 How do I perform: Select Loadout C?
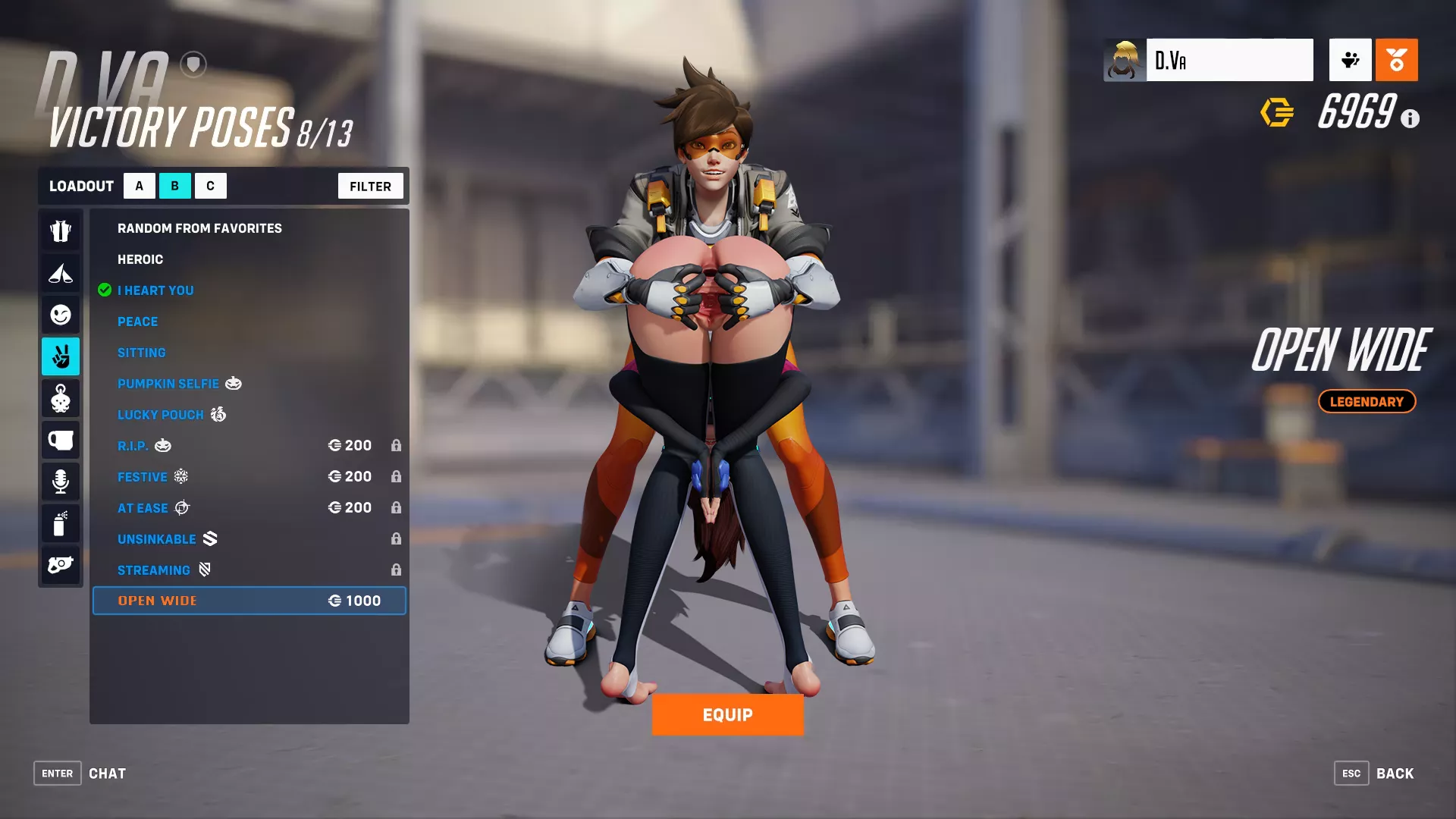[211, 185]
